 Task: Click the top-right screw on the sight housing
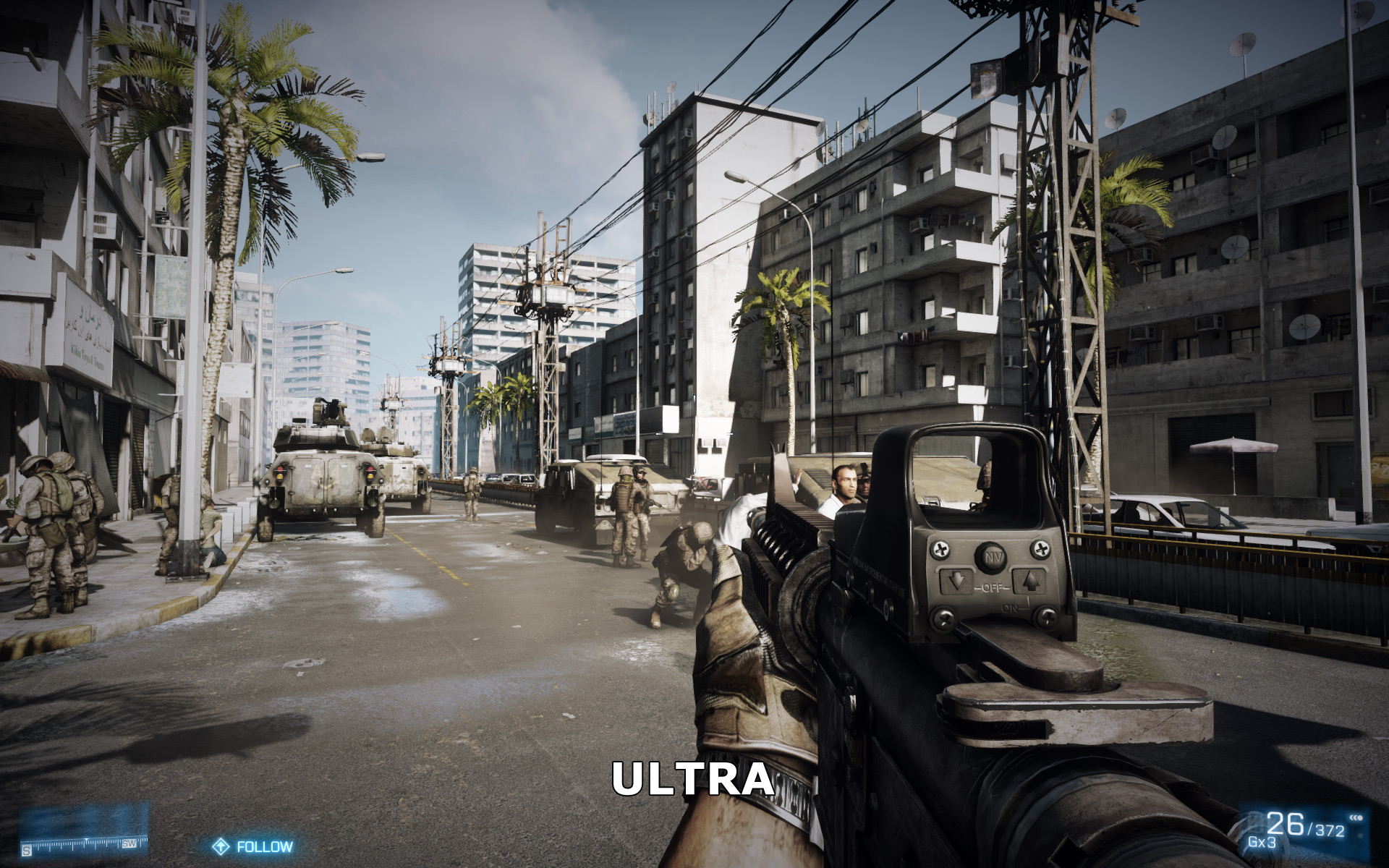click(1042, 550)
